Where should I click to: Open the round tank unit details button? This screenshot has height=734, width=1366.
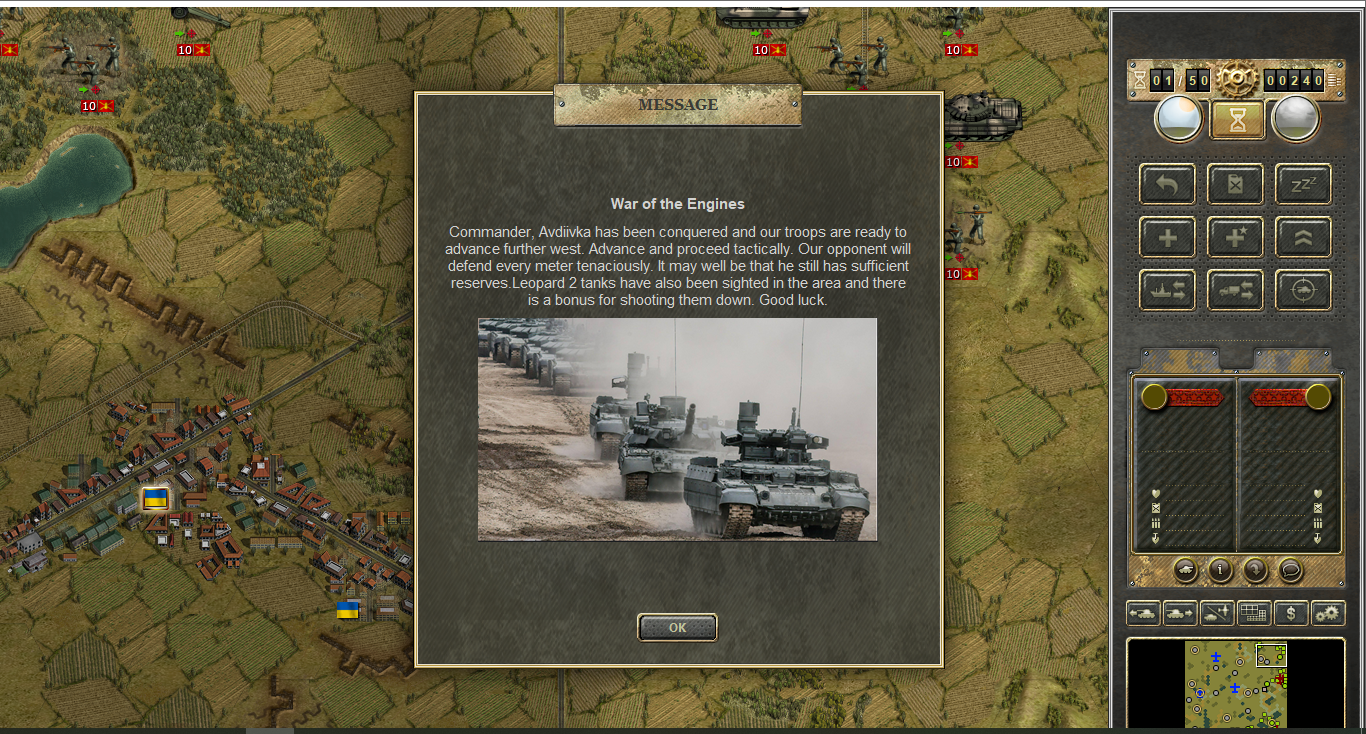tap(1185, 570)
